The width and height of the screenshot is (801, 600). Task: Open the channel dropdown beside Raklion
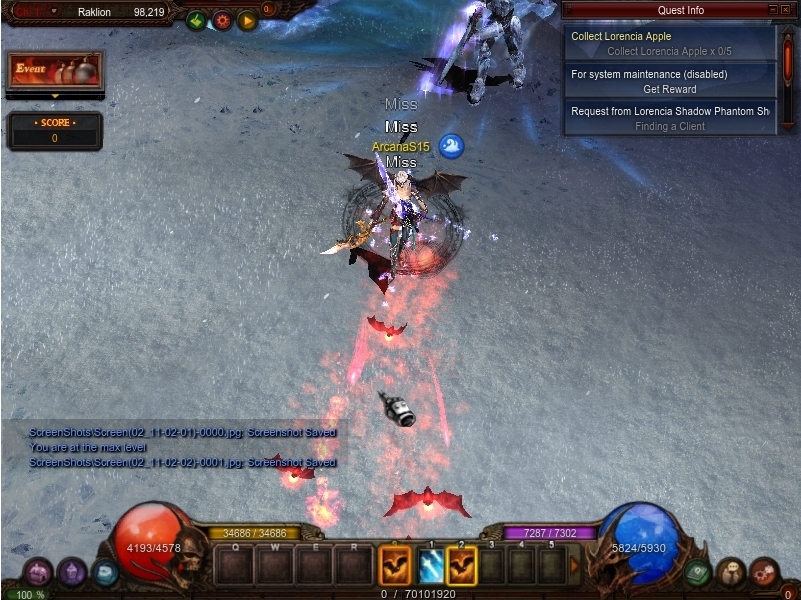55,13
